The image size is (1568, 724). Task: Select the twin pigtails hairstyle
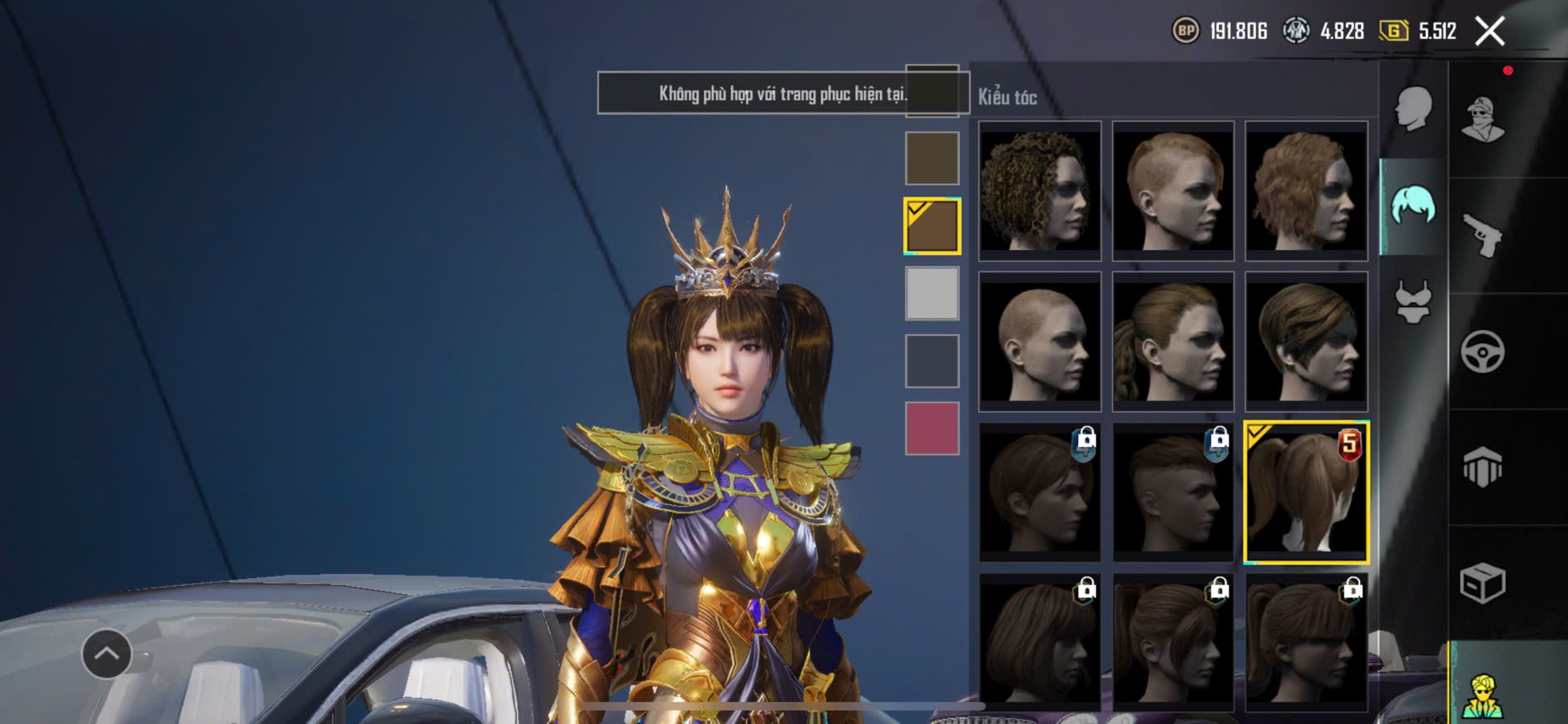click(x=1306, y=493)
